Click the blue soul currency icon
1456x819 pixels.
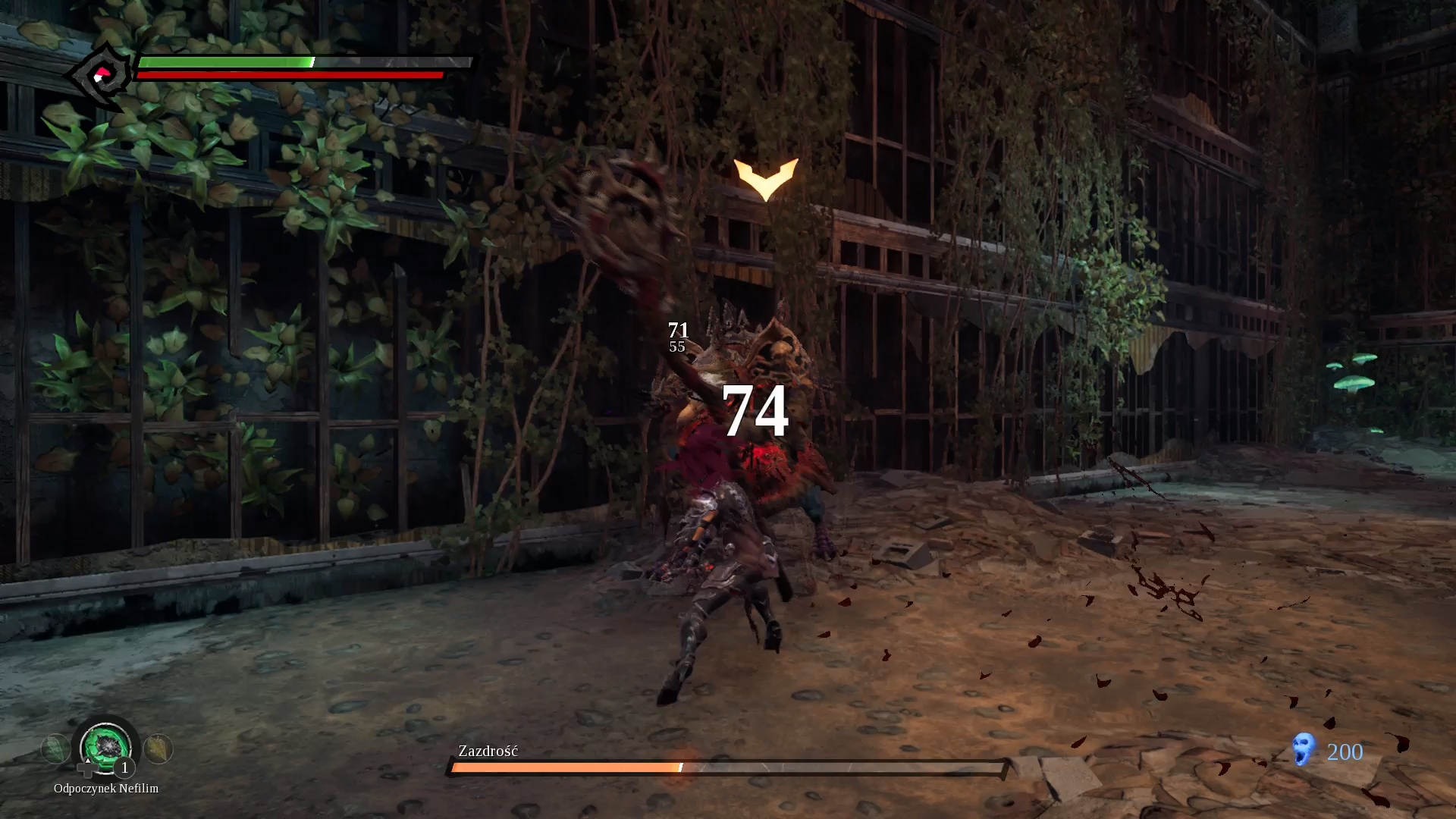click(x=1303, y=750)
